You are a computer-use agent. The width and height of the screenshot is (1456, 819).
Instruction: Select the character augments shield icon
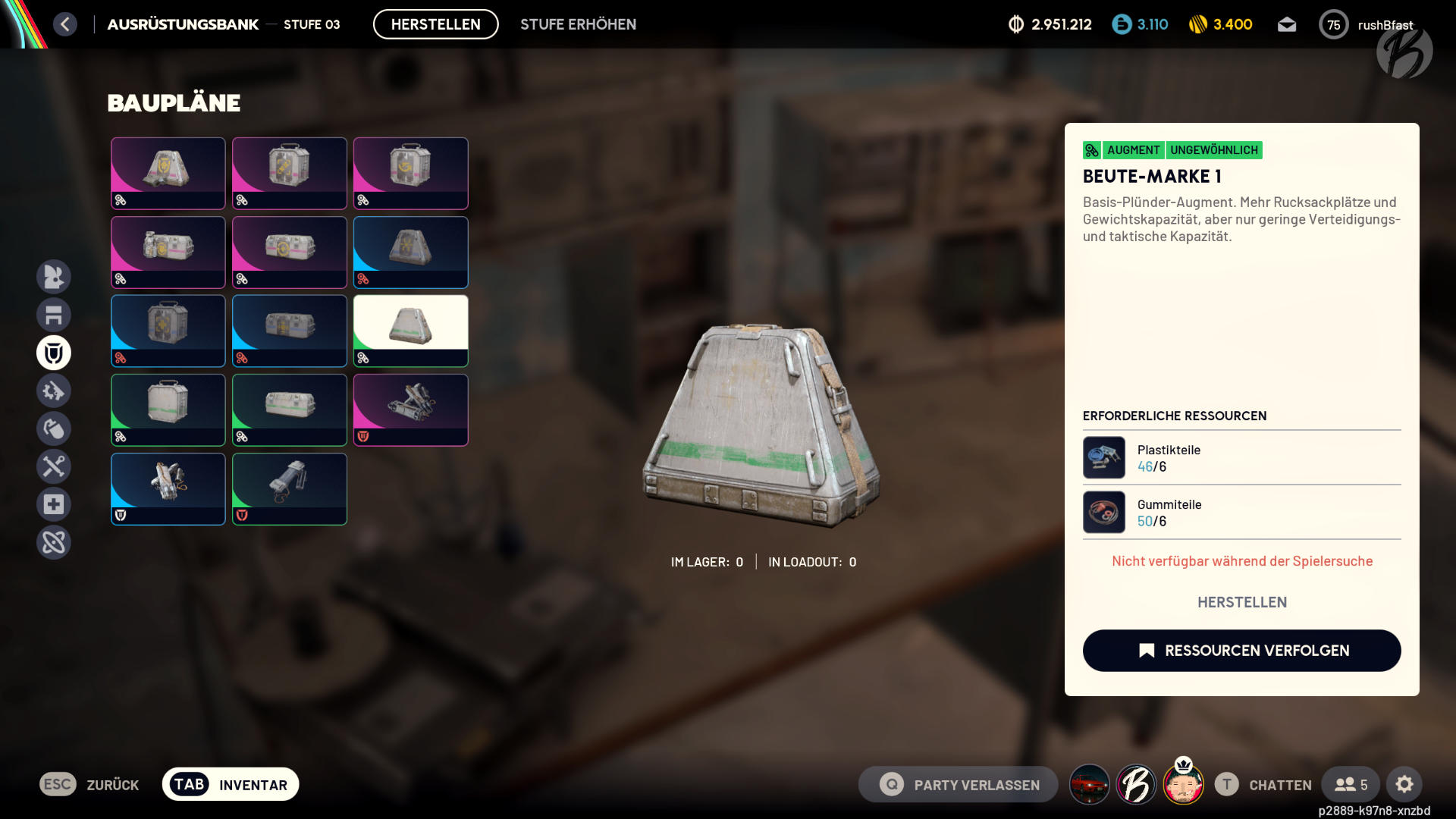[x=54, y=353]
